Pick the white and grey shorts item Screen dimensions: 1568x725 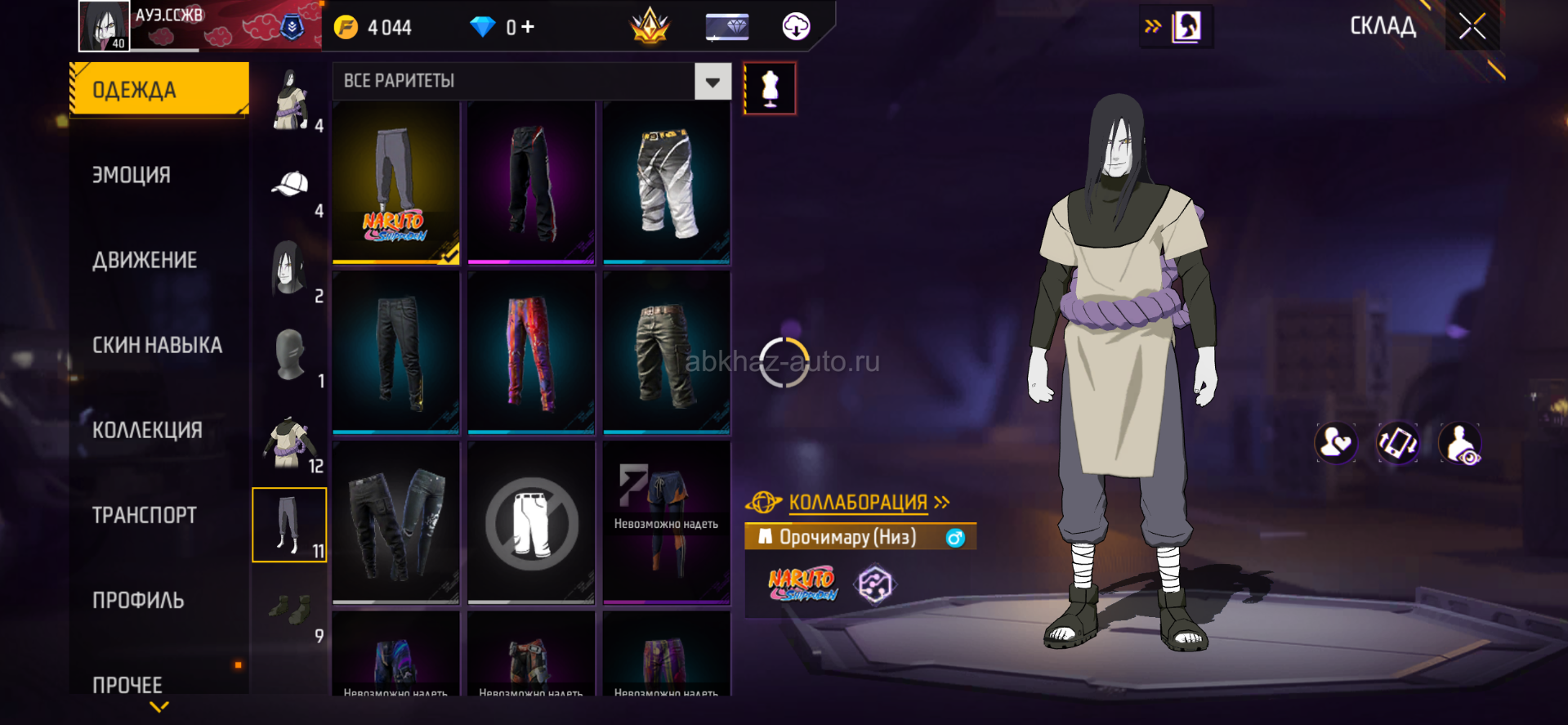click(667, 183)
